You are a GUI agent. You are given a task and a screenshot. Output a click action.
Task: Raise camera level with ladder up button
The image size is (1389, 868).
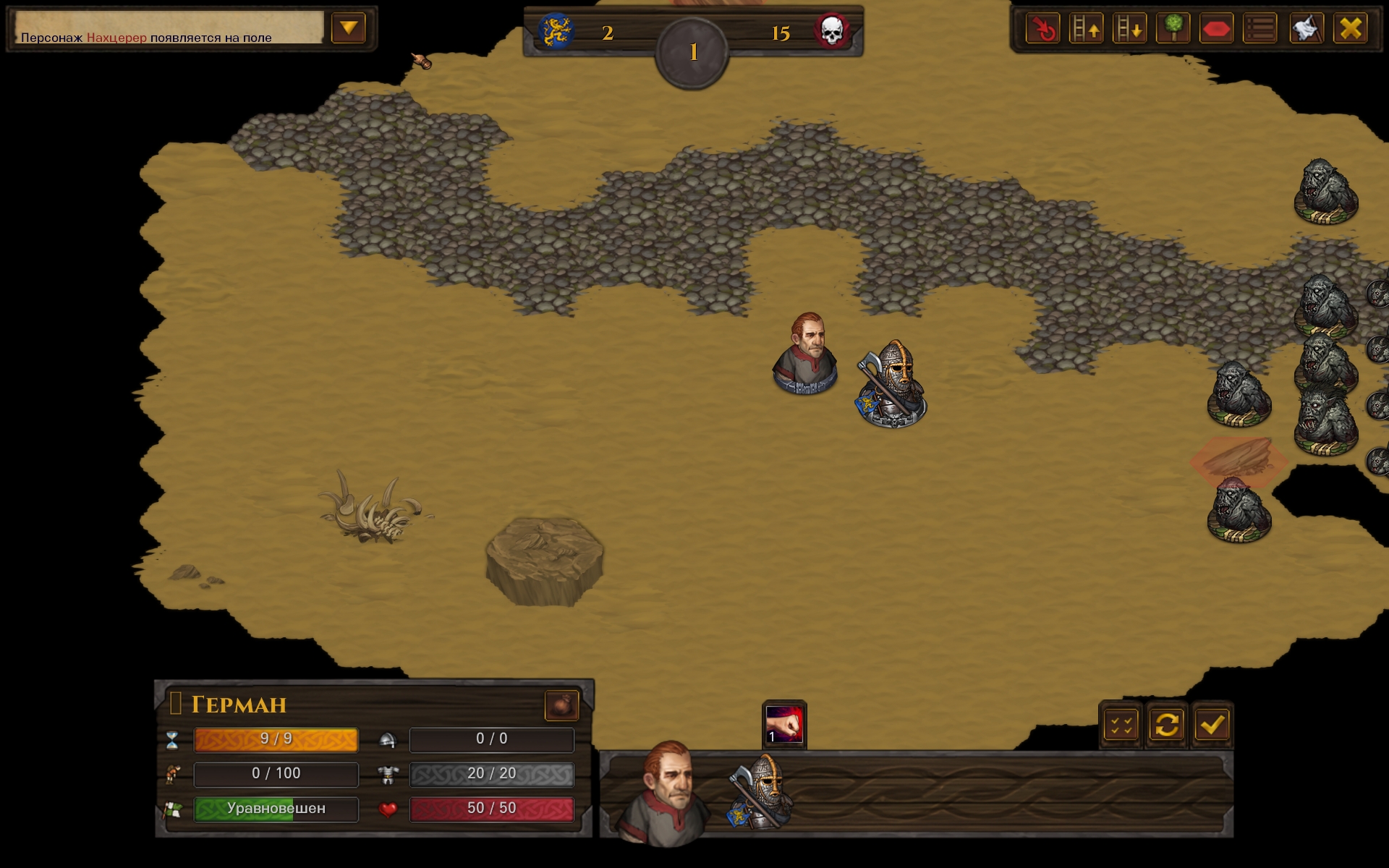pos(1086,29)
